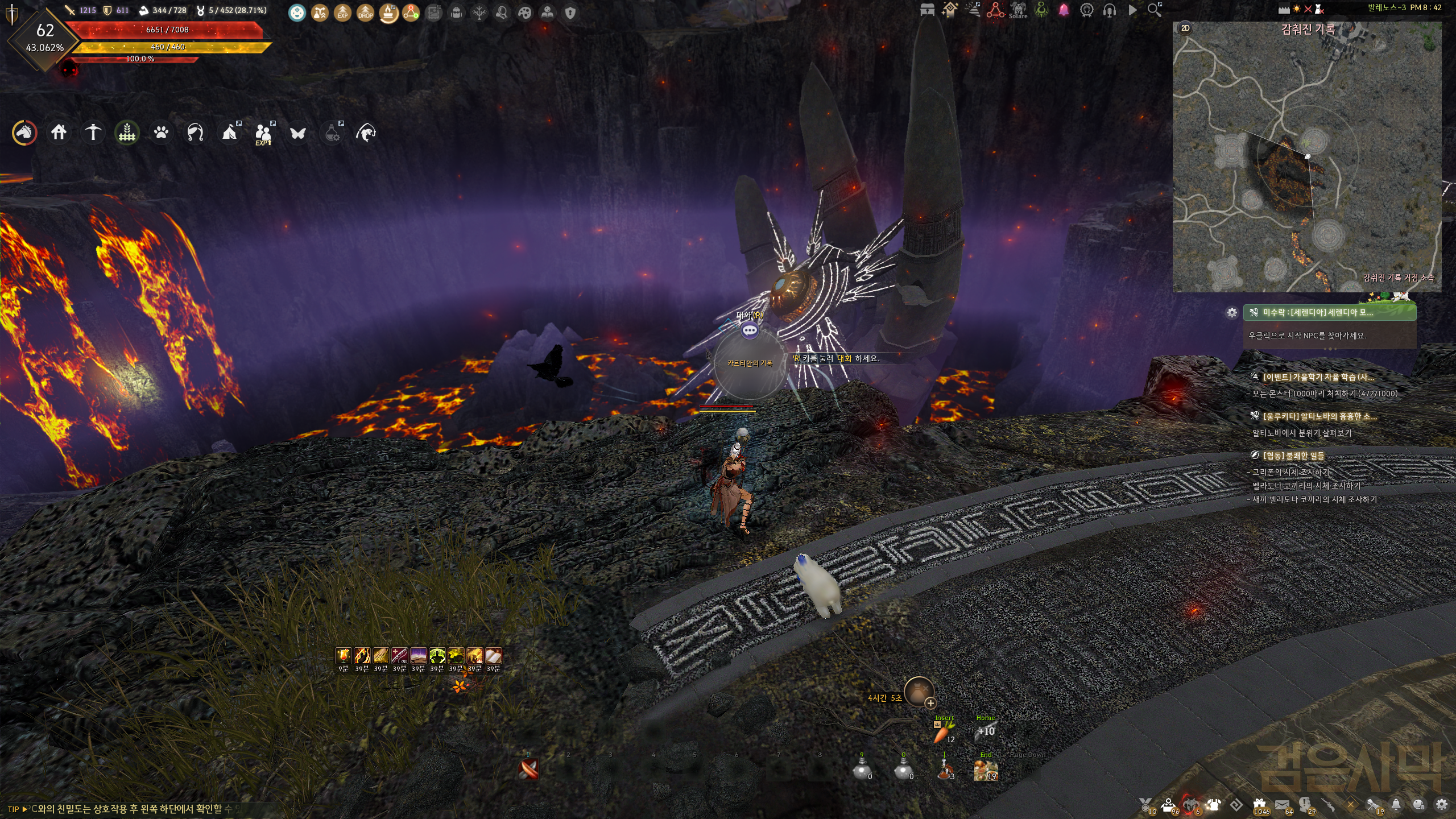Select the autumn semester event quest

pos(1318,377)
